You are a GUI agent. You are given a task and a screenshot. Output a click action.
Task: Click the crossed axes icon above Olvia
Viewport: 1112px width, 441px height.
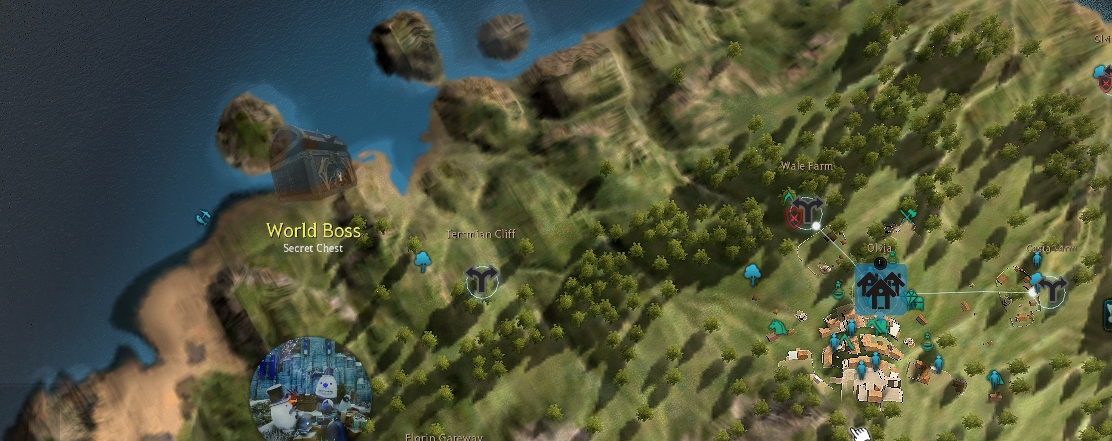point(907,213)
